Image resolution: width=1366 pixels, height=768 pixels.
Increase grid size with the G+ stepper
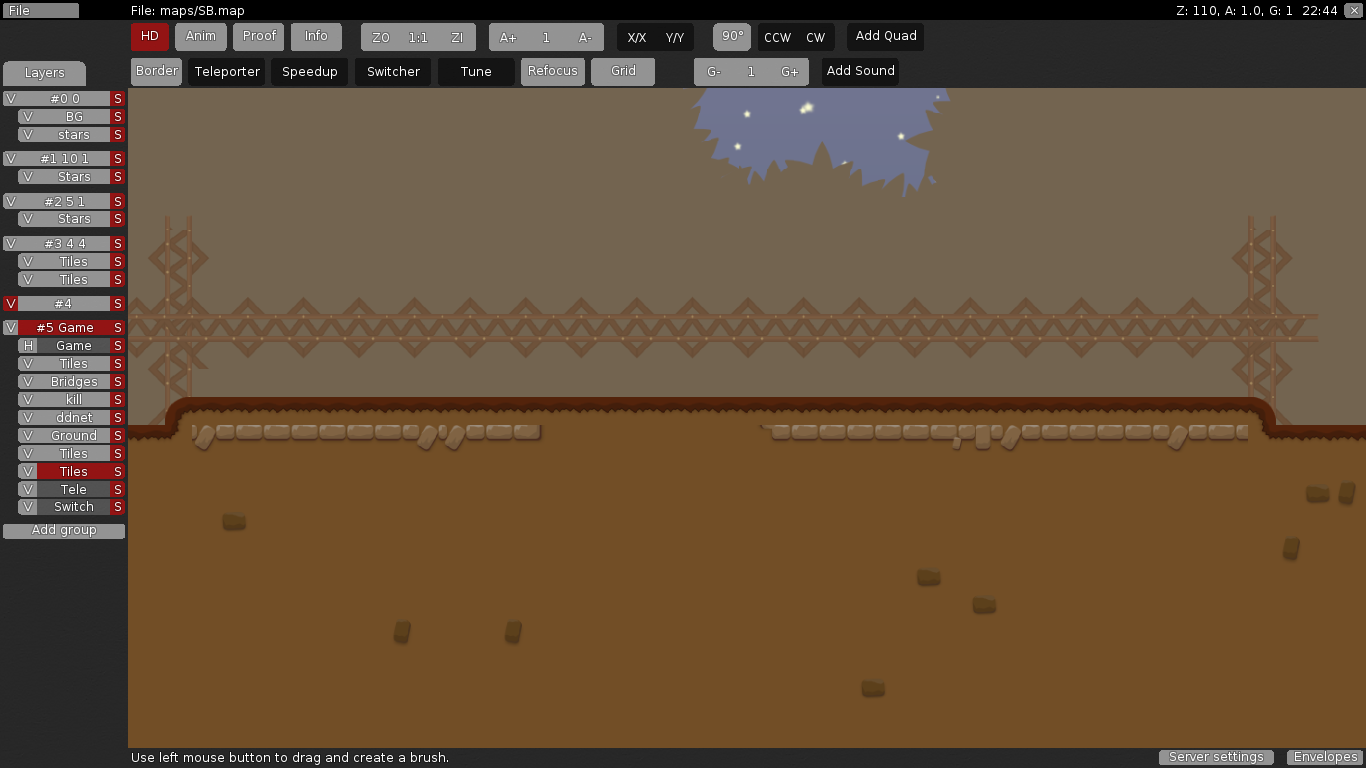coord(790,71)
